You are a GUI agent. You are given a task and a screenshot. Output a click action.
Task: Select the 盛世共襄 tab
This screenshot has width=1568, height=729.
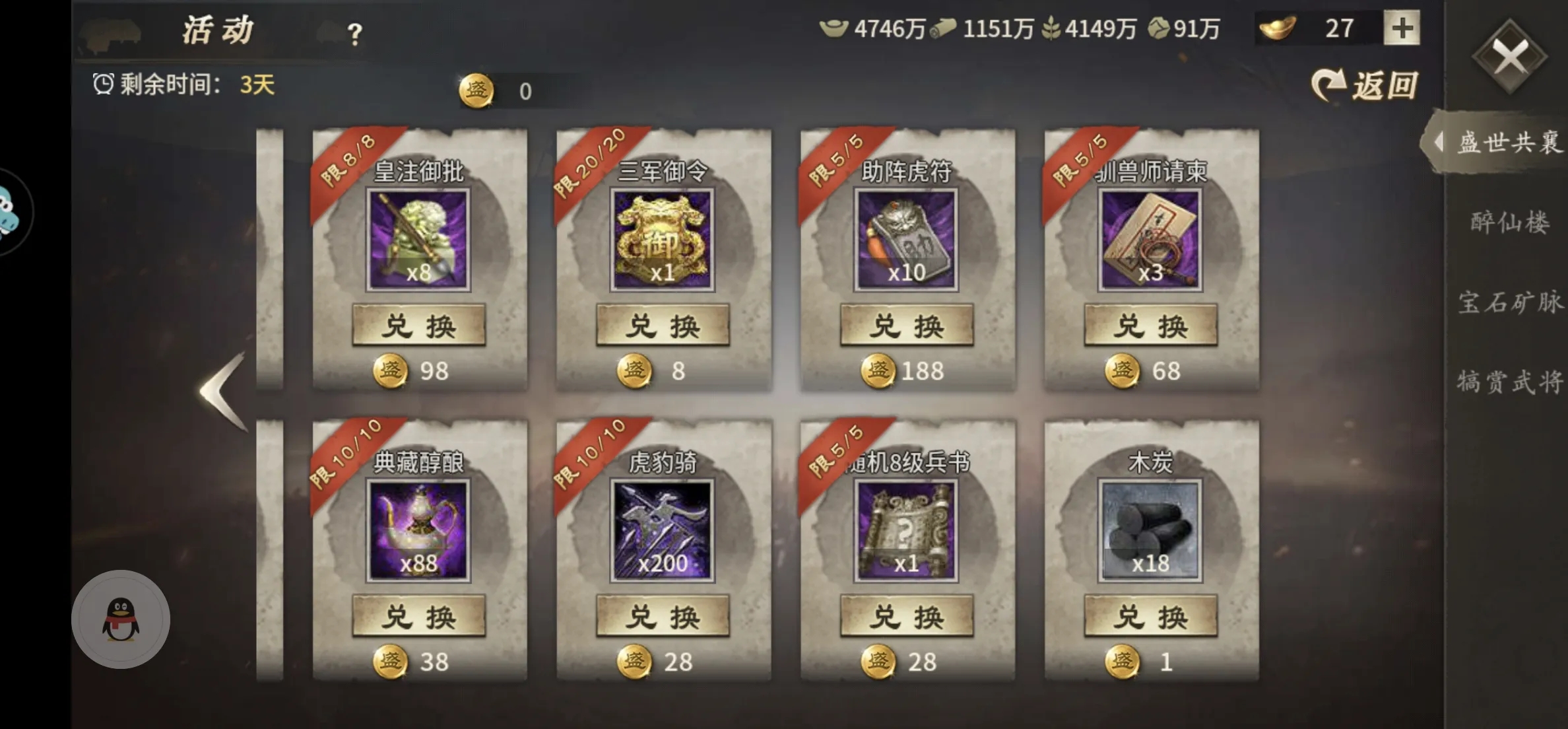1509,143
